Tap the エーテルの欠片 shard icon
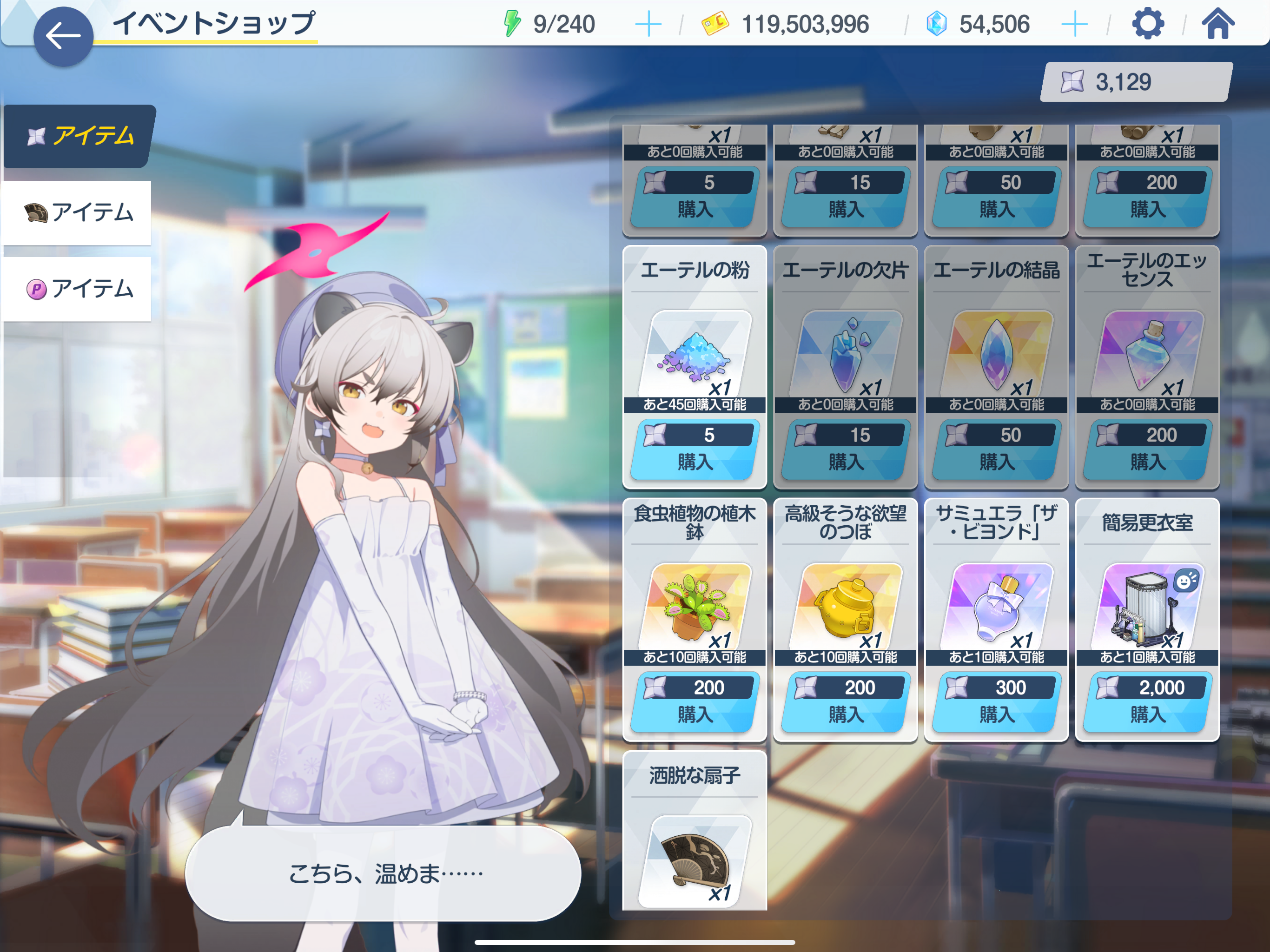This screenshot has height=952, width=1270. (845, 353)
